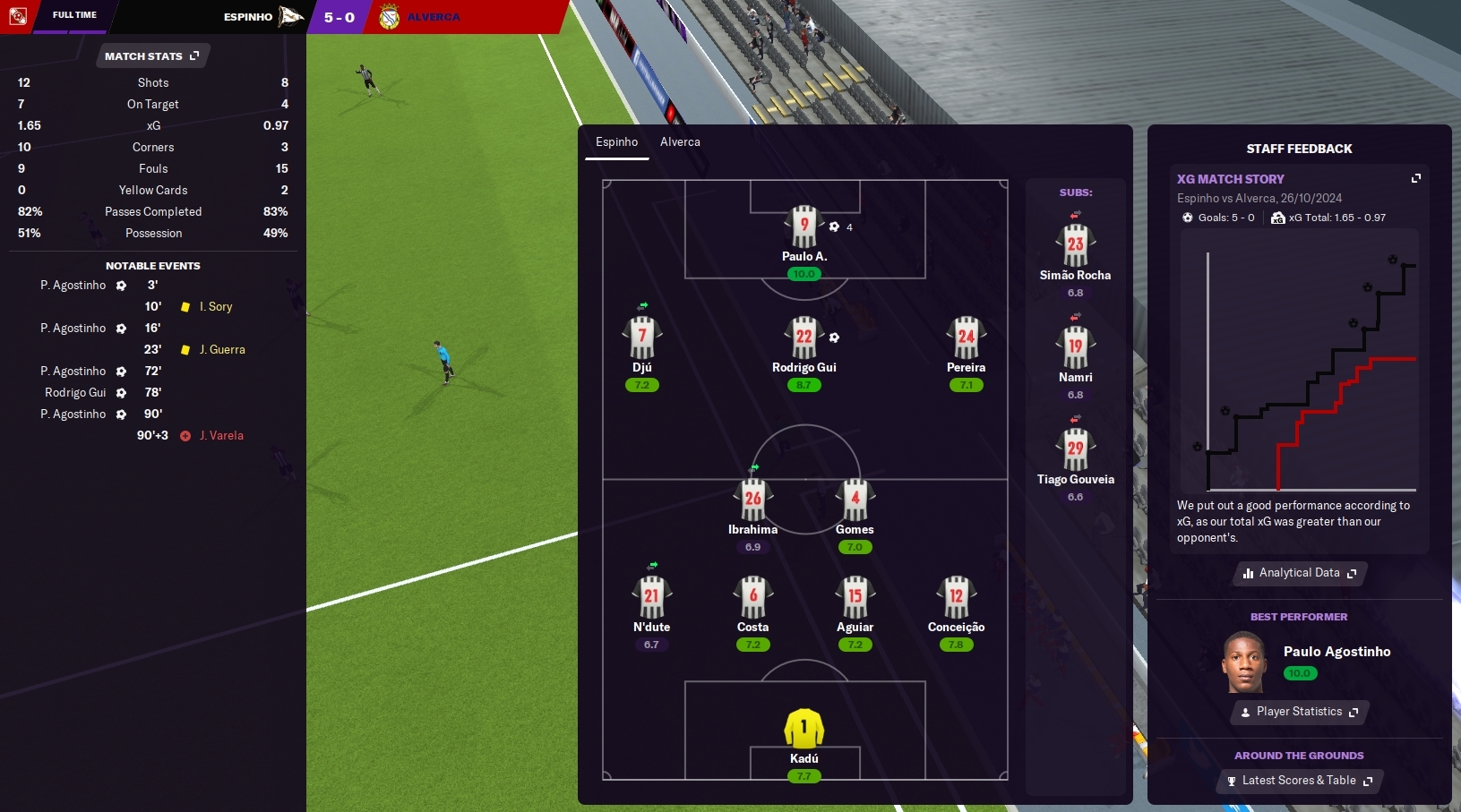The width and height of the screenshot is (1461, 812).
Task: Pick Pereira on the right wing
Action: click(x=966, y=338)
